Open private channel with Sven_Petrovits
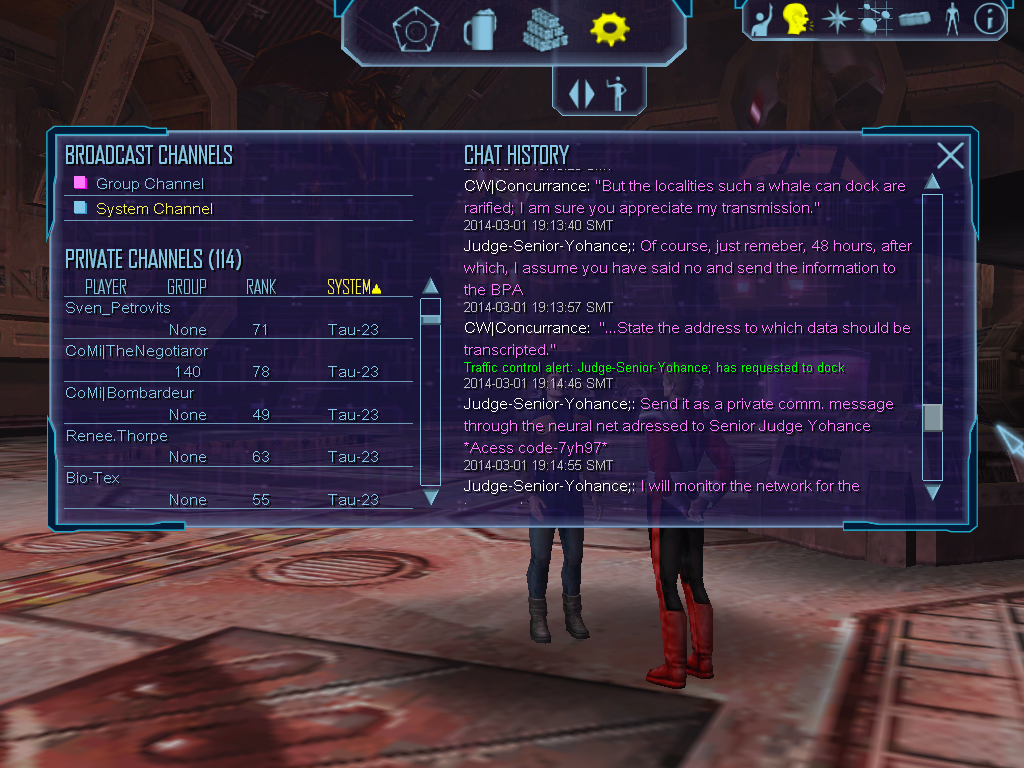Viewport: 1024px width, 768px height. 118,308
